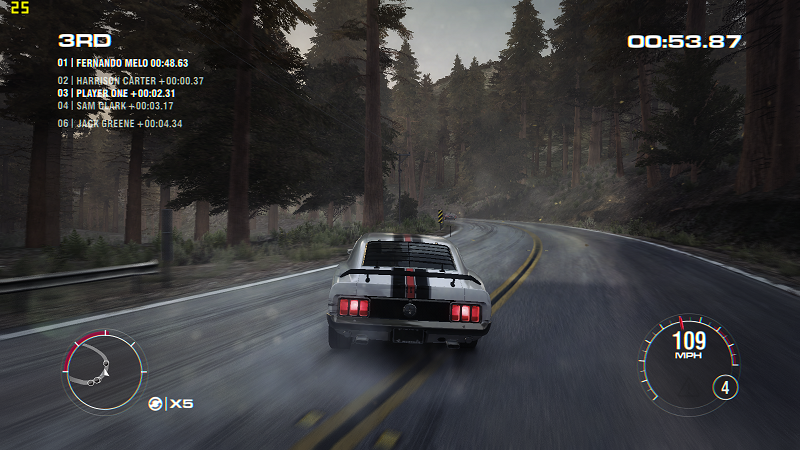Click Jack Greene's standings row

pos(119,124)
